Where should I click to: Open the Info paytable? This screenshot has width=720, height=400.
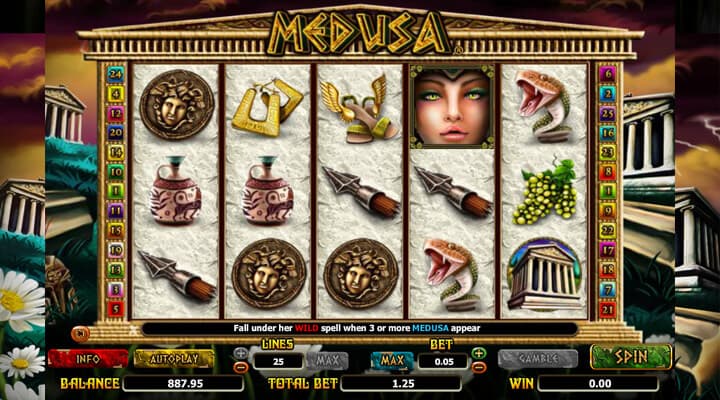[88, 358]
